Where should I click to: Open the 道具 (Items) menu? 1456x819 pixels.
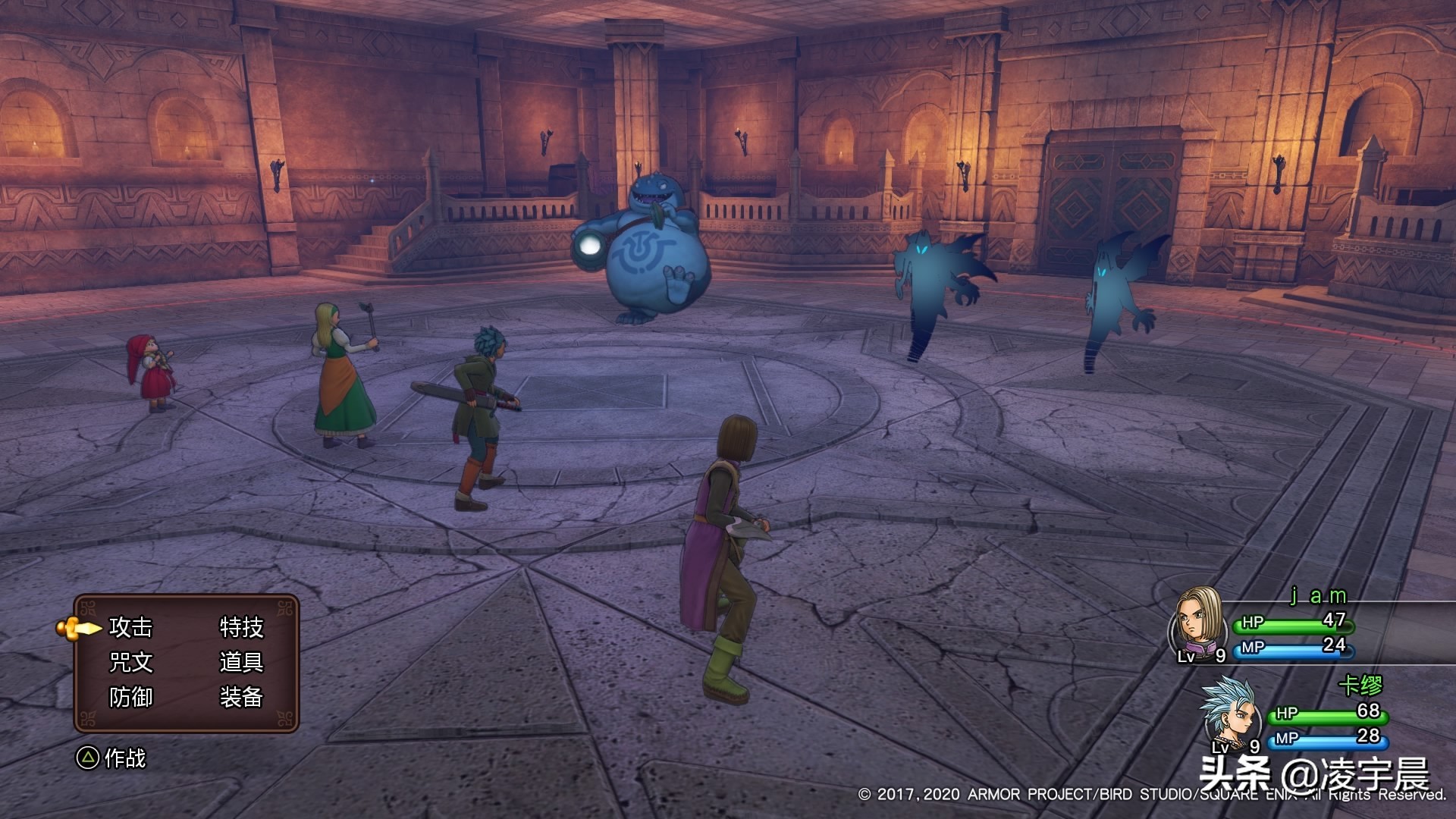tap(241, 662)
